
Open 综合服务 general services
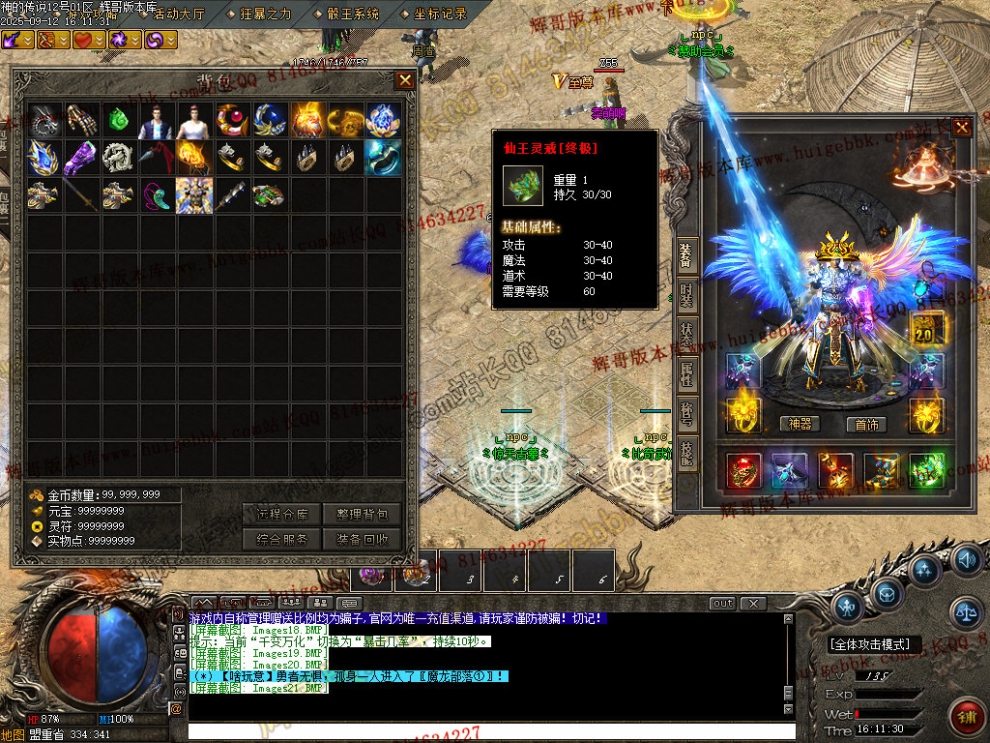click(281, 539)
